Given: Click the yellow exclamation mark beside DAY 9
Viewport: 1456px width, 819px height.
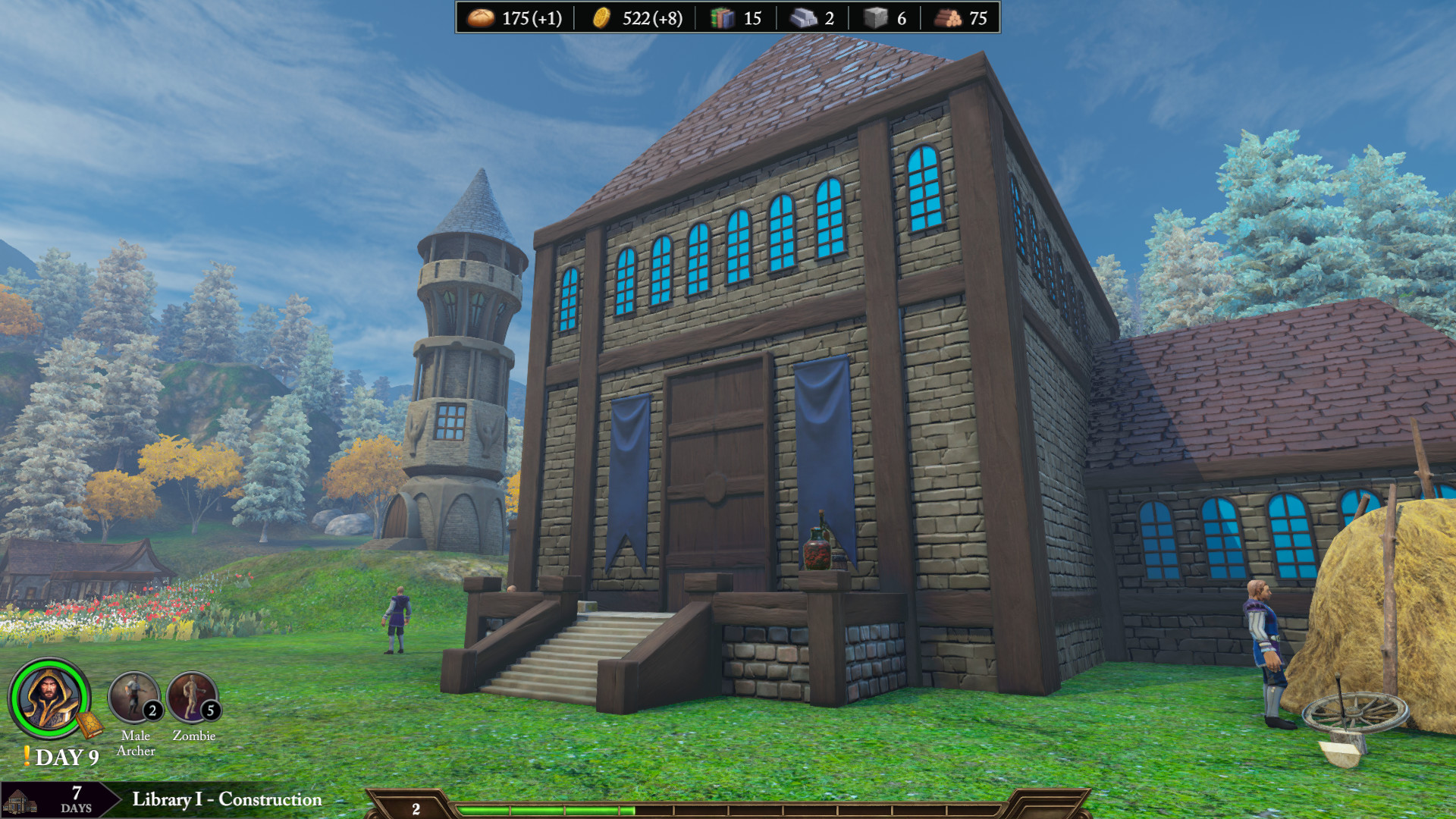Looking at the screenshot, I should point(28,757).
